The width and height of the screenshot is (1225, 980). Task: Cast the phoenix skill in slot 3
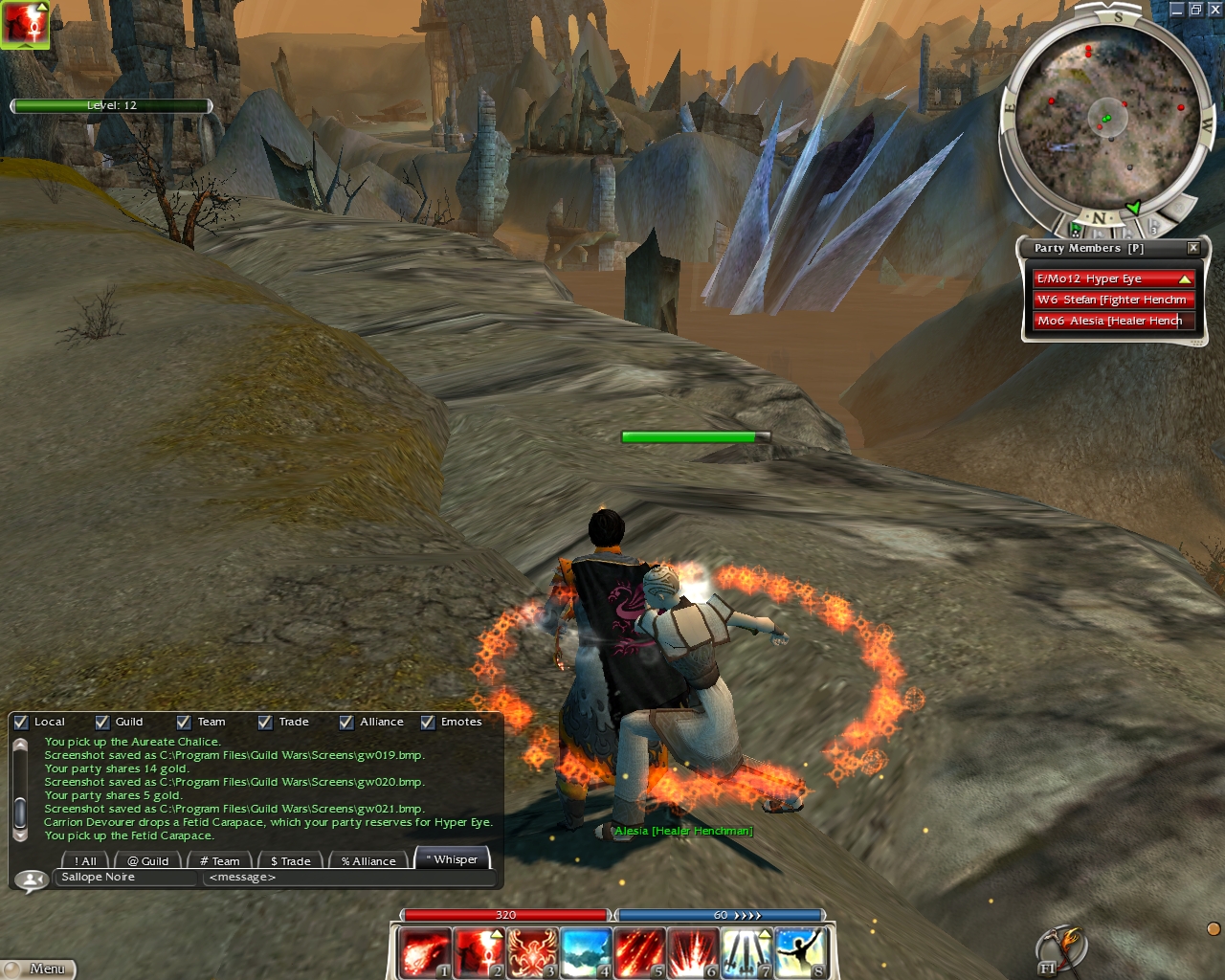pos(531,953)
